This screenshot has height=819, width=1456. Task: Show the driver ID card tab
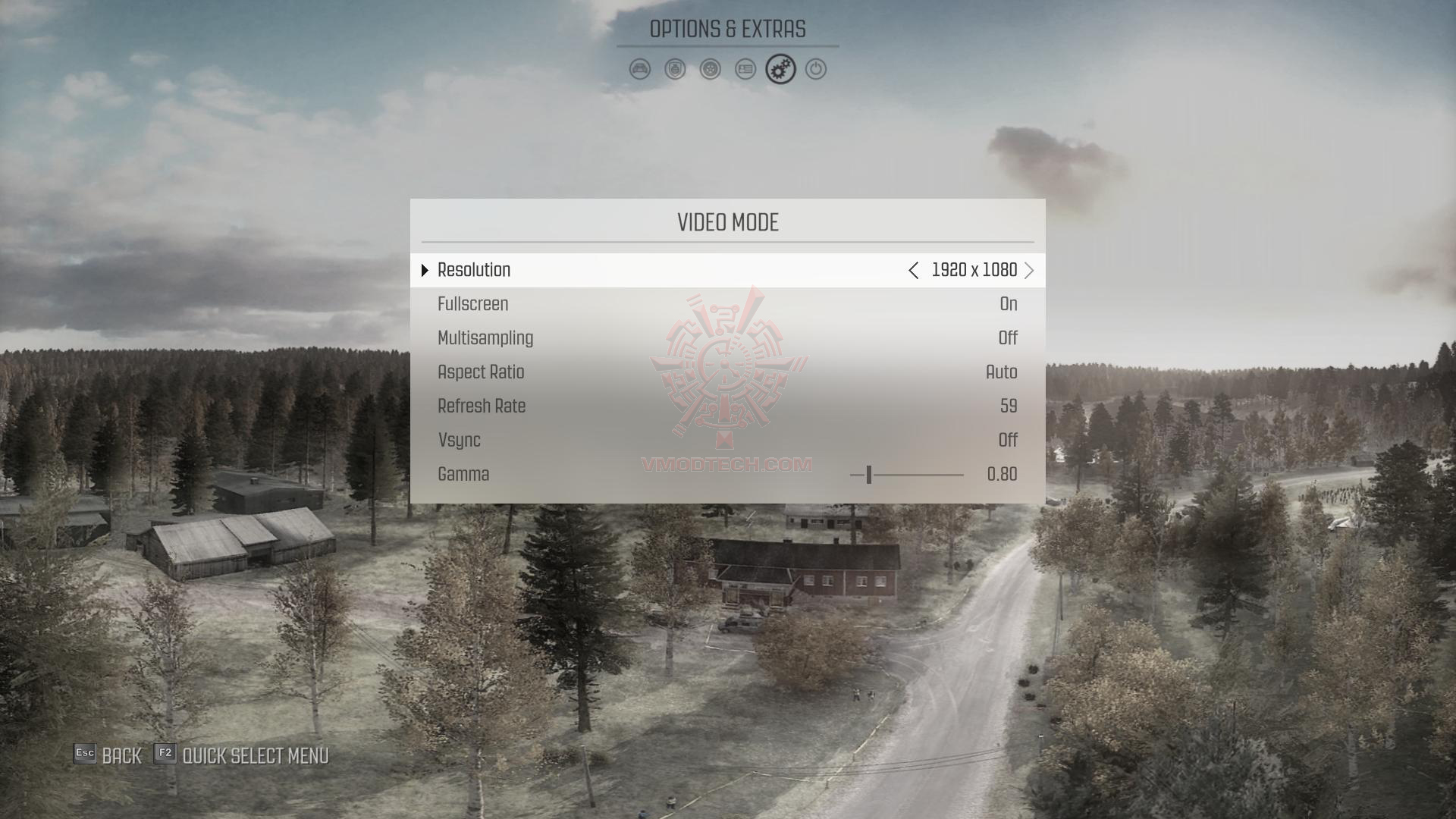pyautogui.click(x=745, y=70)
